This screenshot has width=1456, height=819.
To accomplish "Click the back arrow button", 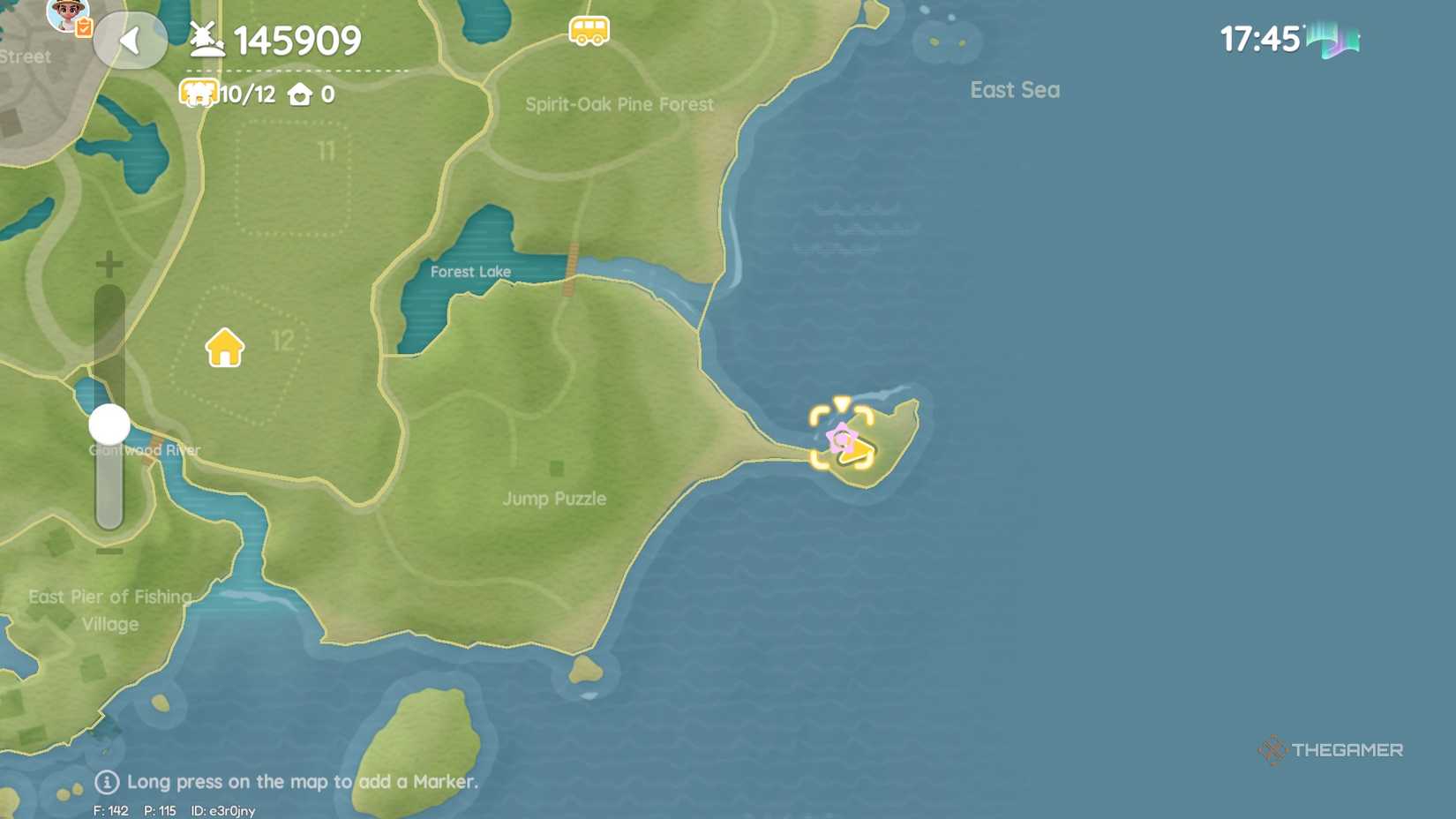I will point(131,41).
